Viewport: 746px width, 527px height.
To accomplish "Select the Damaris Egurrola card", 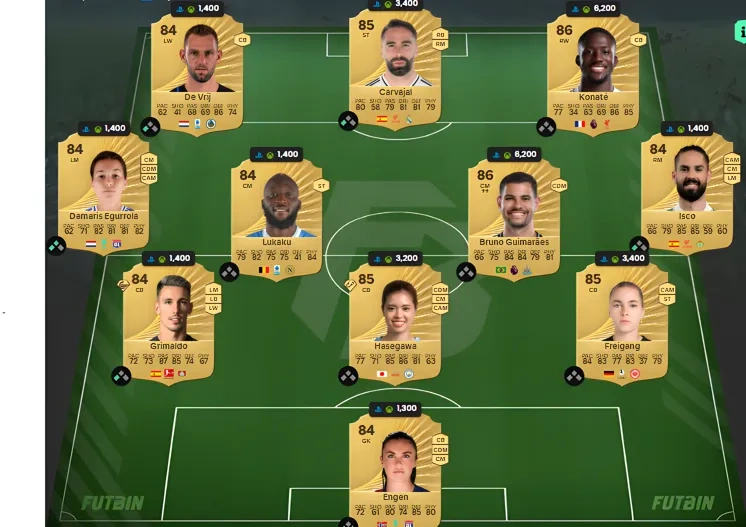I will tap(104, 190).
